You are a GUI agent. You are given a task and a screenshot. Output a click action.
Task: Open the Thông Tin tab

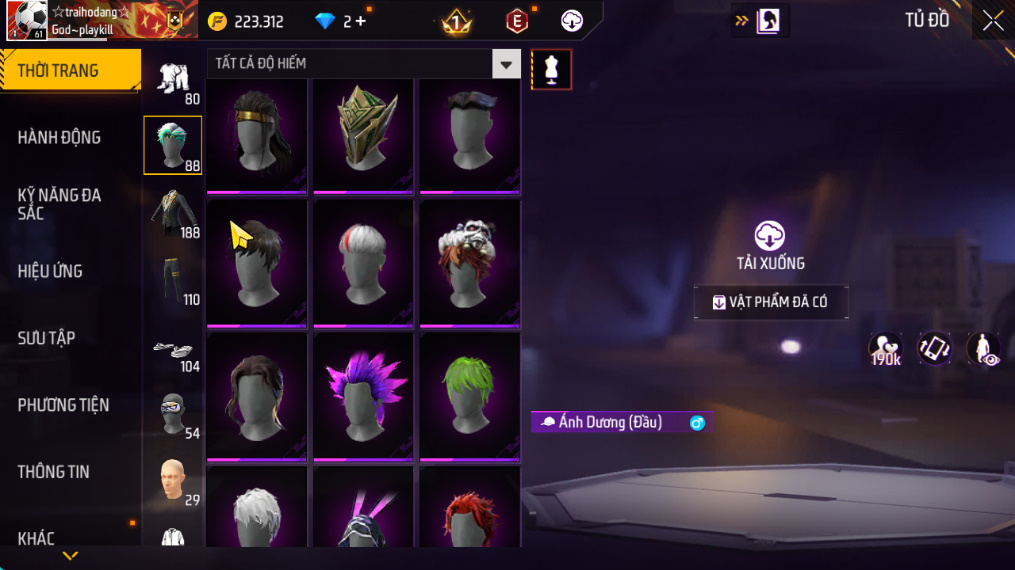pyautogui.click(x=54, y=472)
